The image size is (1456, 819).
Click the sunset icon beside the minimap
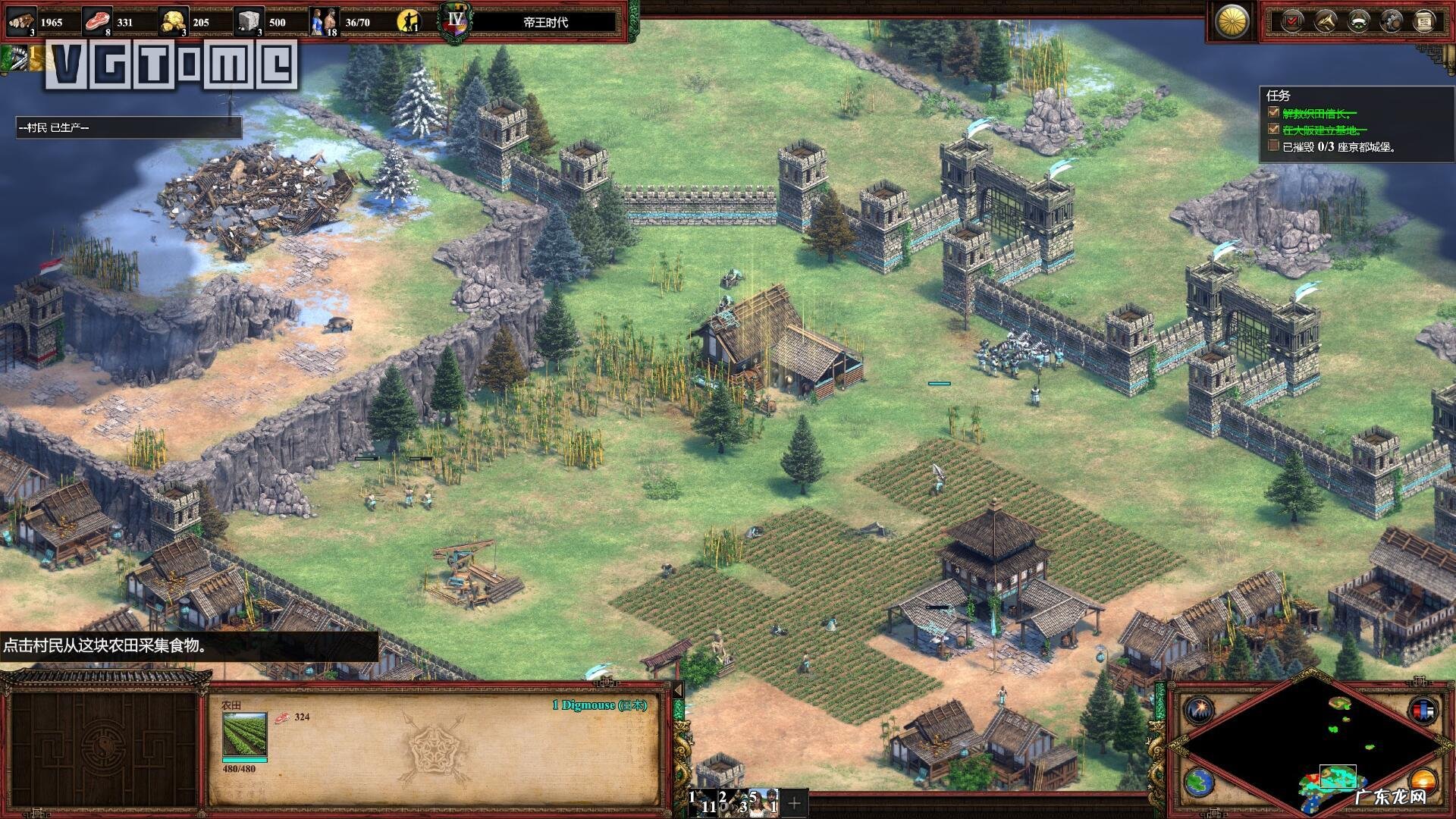tap(1422, 781)
